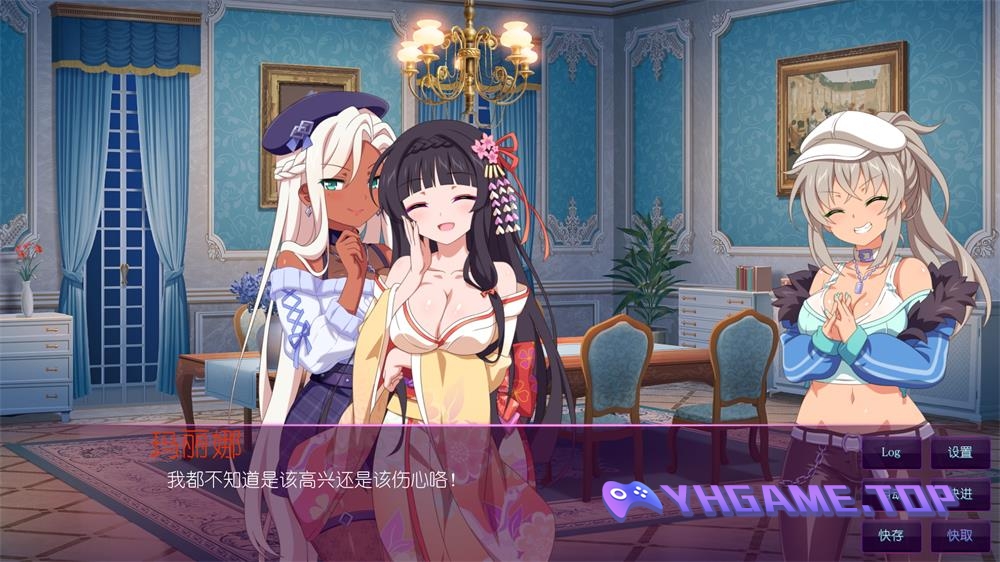The image size is (1000, 562).
Task: Quick save with the 快存 button
Action: coord(891,535)
